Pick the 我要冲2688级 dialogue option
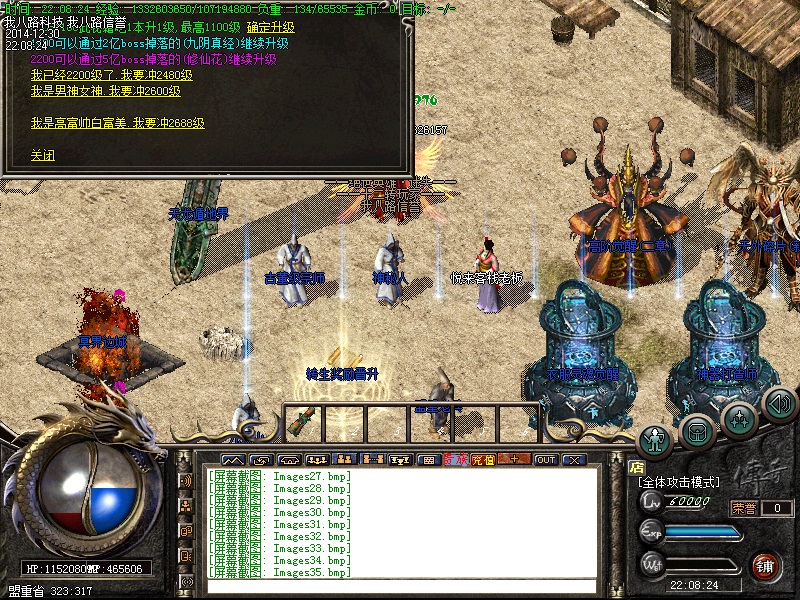Image resolution: width=800 pixels, height=600 pixels. pyautogui.click(x=118, y=123)
